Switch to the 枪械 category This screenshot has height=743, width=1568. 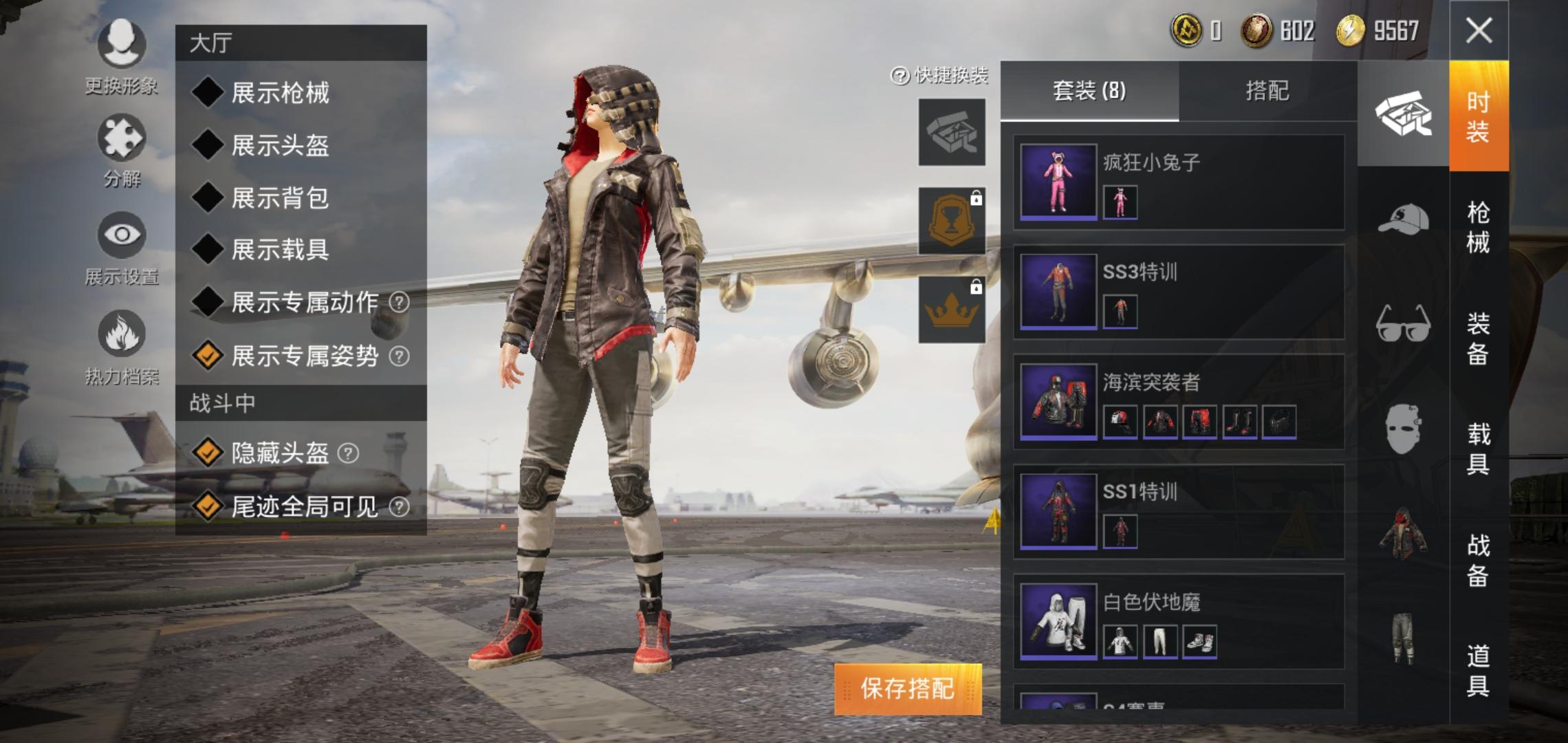(1478, 227)
